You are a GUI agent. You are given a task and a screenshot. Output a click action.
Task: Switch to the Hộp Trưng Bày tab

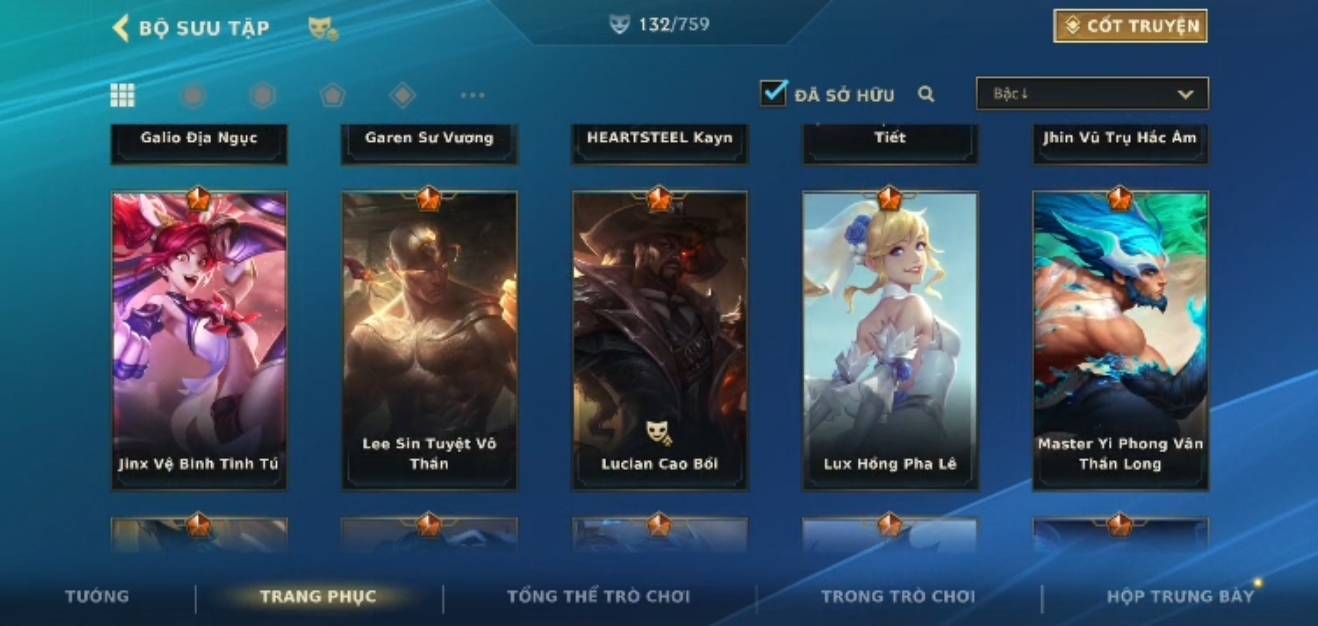pos(1179,597)
